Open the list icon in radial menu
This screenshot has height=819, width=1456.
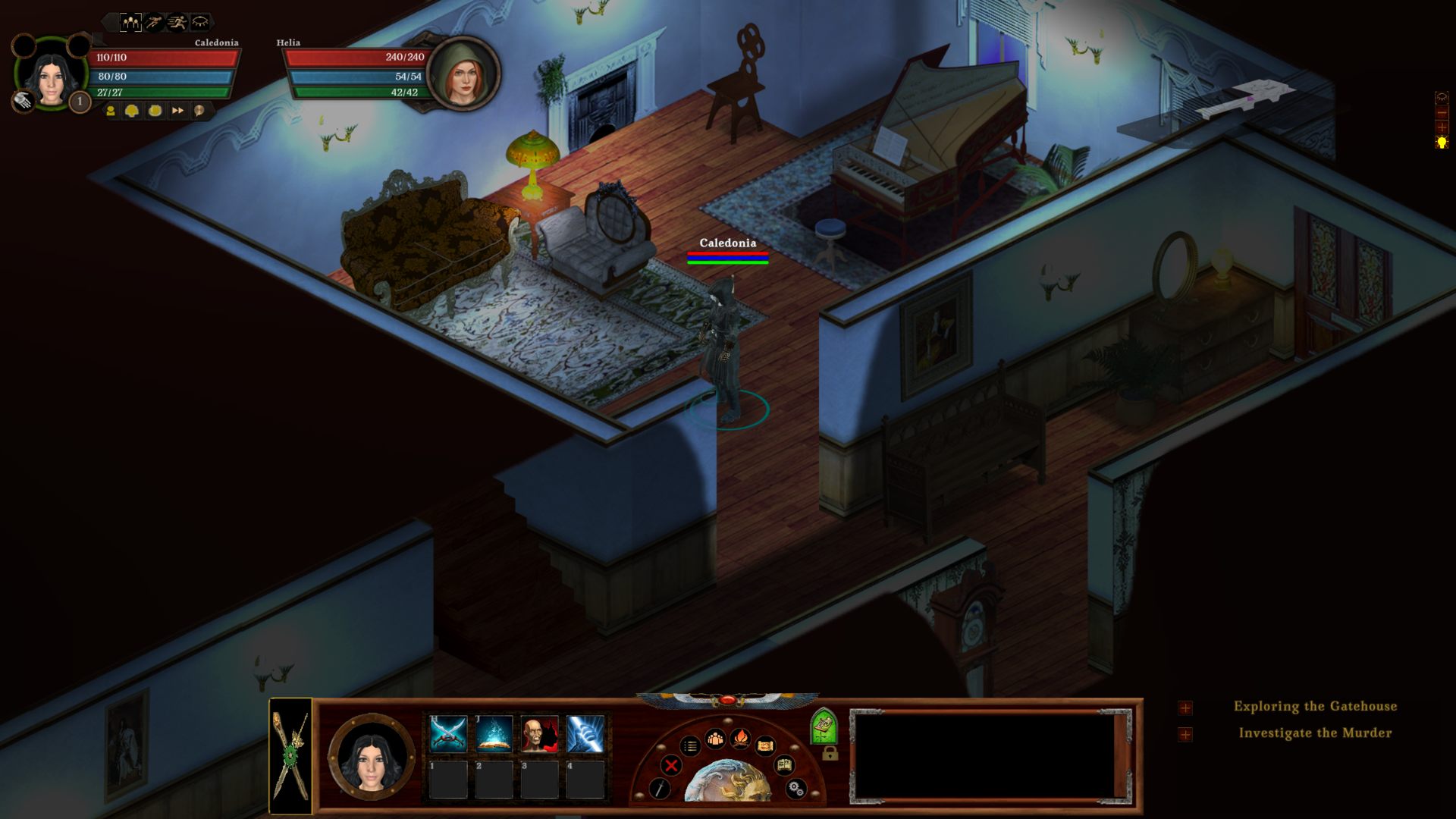[690, 746]
